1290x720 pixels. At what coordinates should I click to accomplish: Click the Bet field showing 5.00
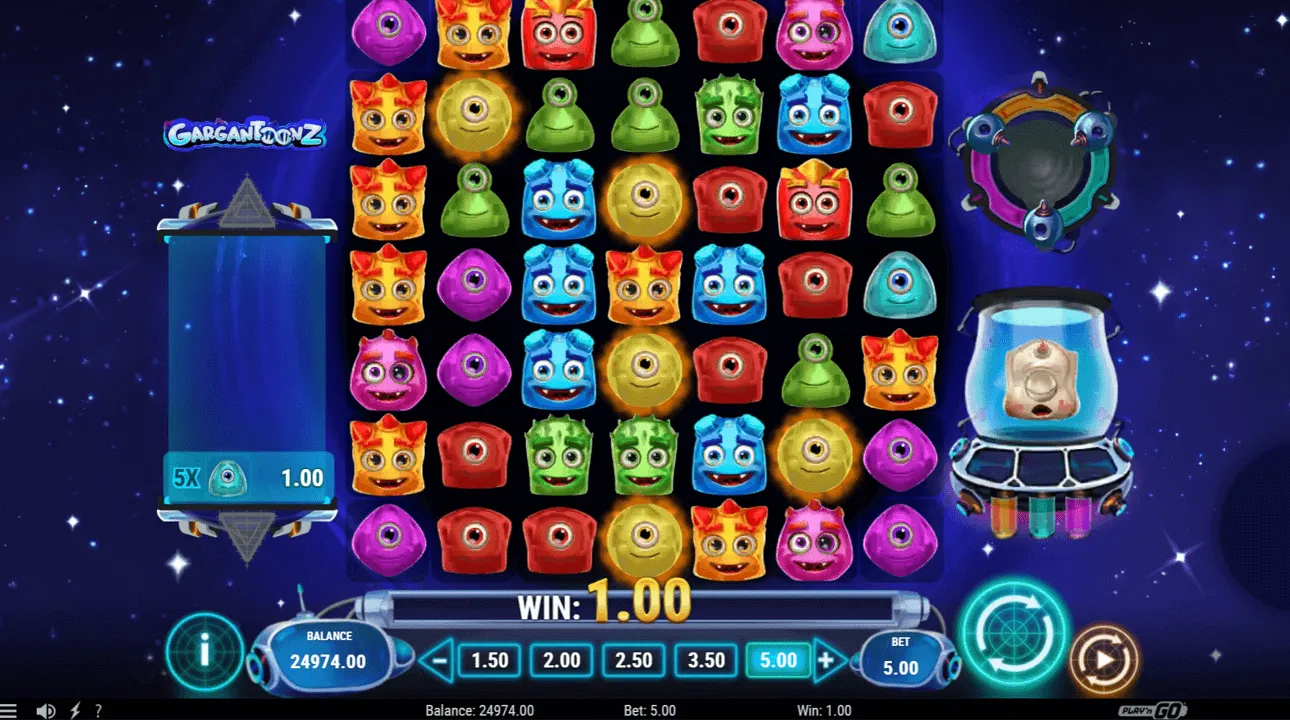tap(903, 655)
